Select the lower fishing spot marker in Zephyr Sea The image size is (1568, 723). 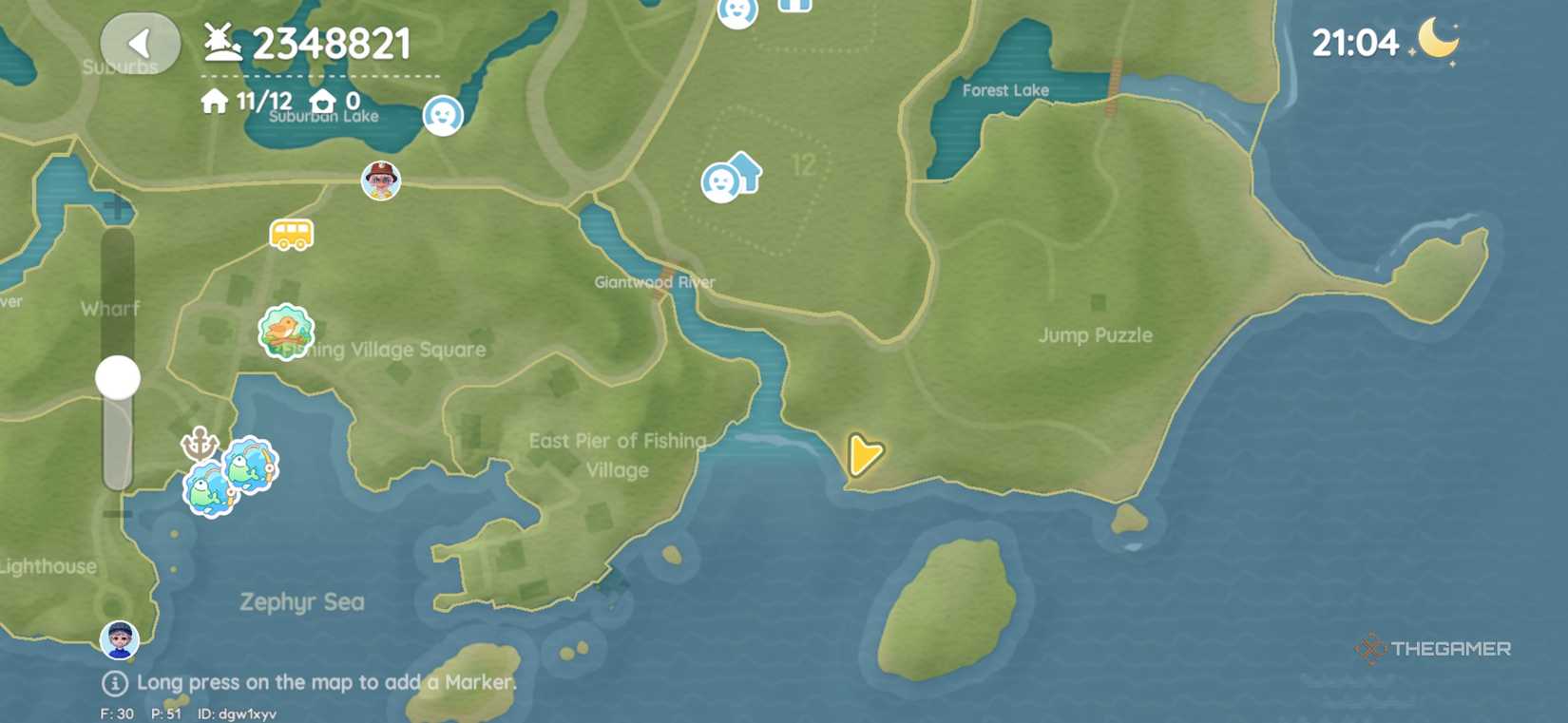pos(211,488)
